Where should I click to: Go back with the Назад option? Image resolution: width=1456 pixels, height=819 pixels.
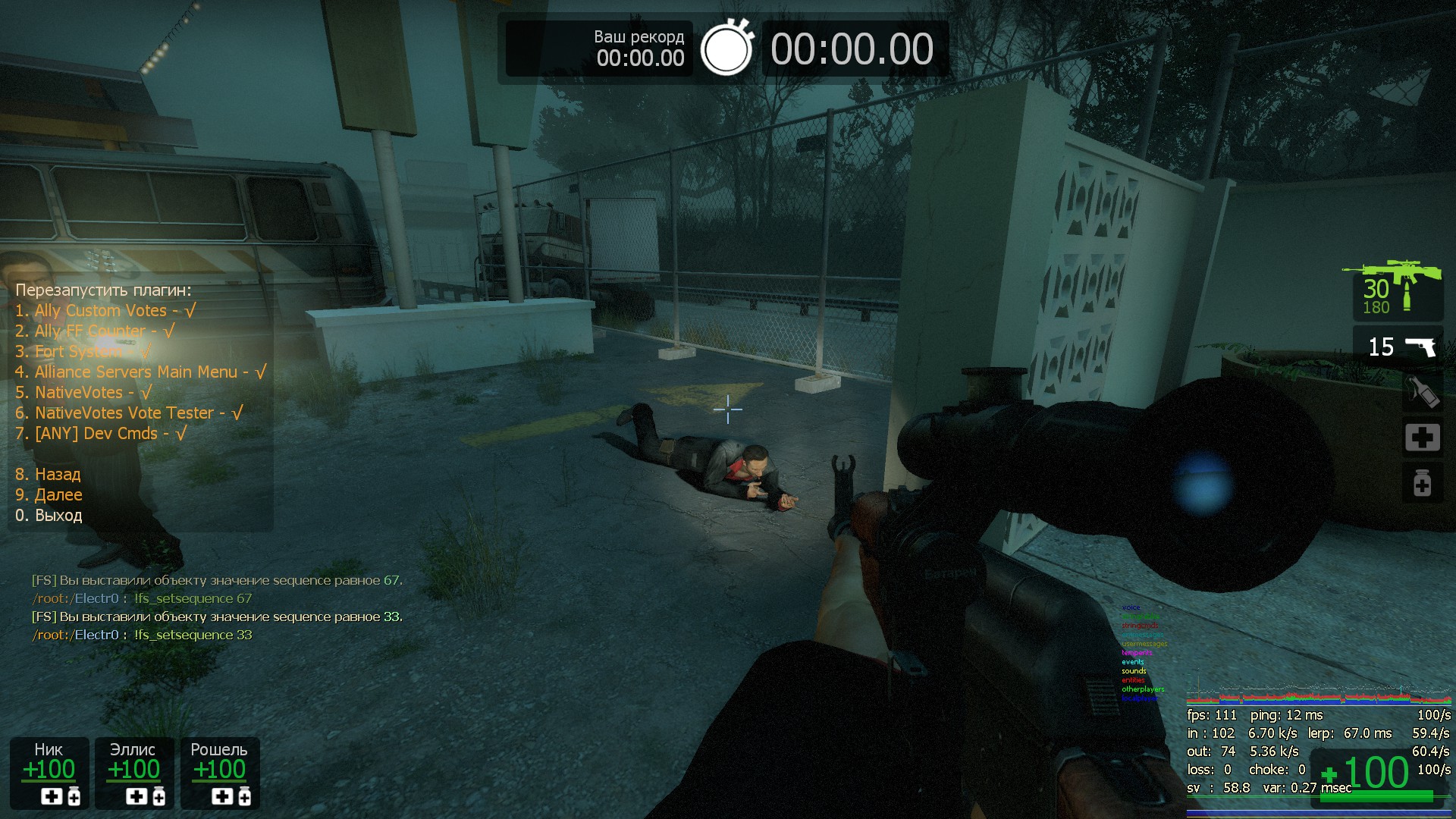[x=48, y=475]
